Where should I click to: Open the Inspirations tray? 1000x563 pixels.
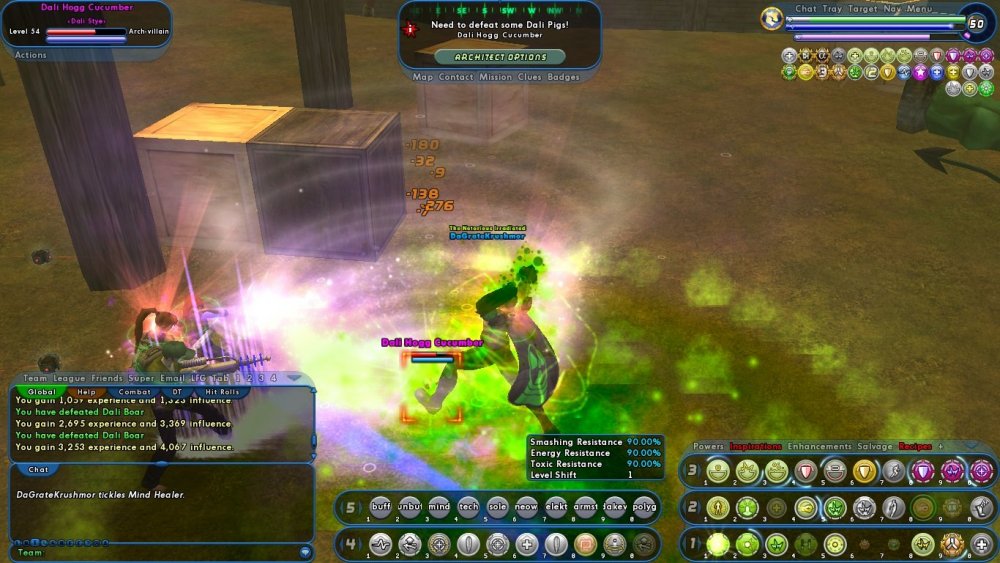click(755, 446)
